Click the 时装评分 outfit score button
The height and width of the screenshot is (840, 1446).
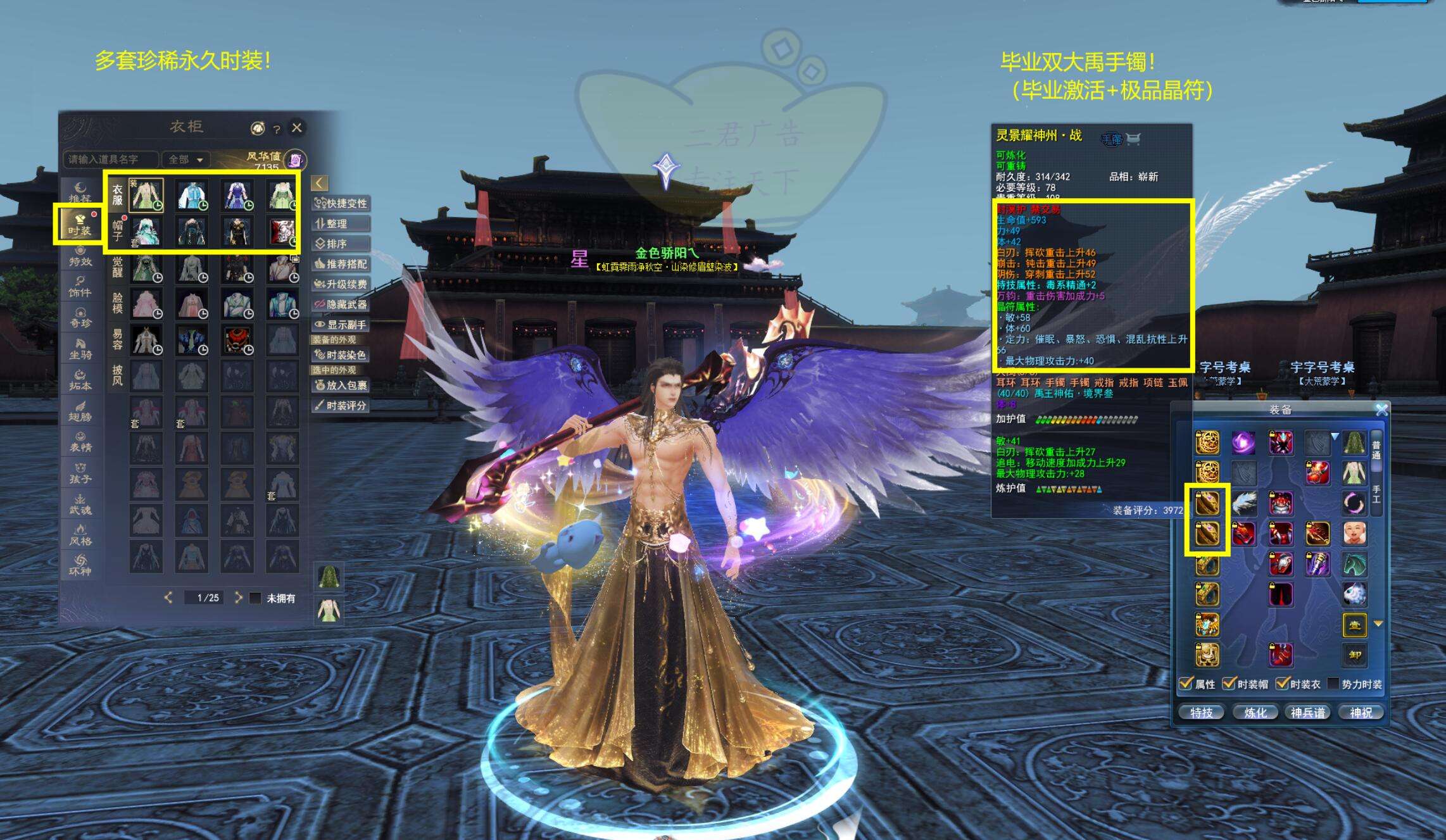point(341,405)
